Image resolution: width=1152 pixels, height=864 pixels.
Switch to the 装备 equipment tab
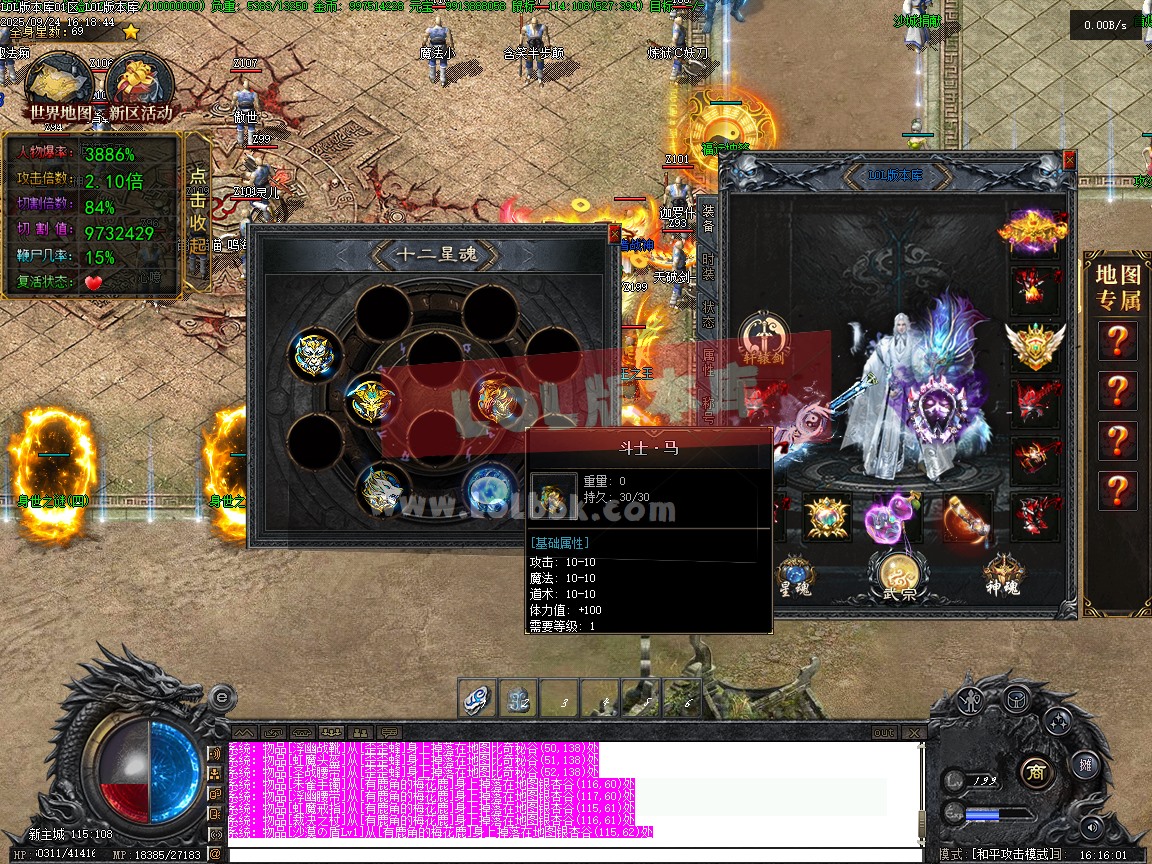click(x=708, y=220)
